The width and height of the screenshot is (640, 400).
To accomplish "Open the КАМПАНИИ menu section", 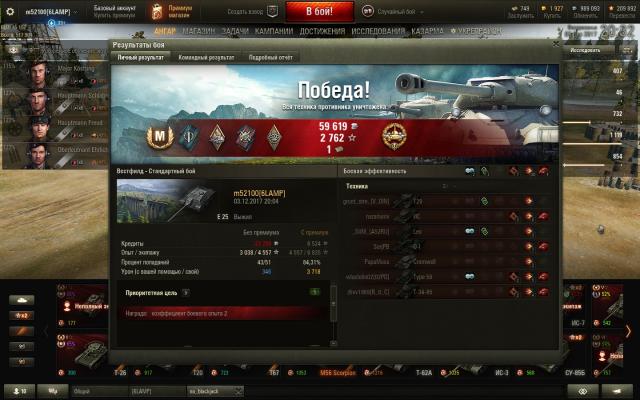I will 274,30.
